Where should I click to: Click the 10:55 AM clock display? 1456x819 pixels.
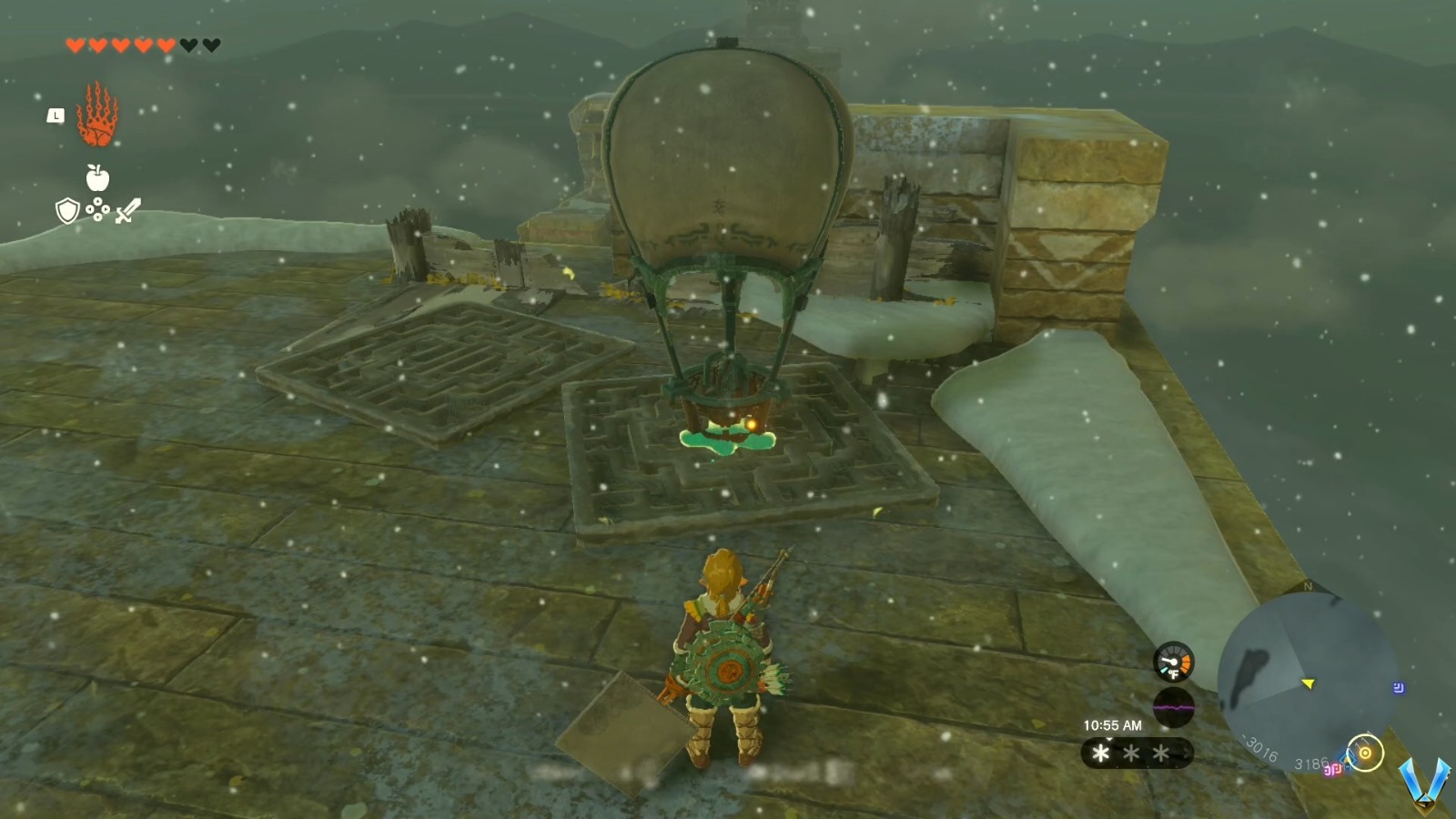pyautogui.click(x=1113, y=725)
